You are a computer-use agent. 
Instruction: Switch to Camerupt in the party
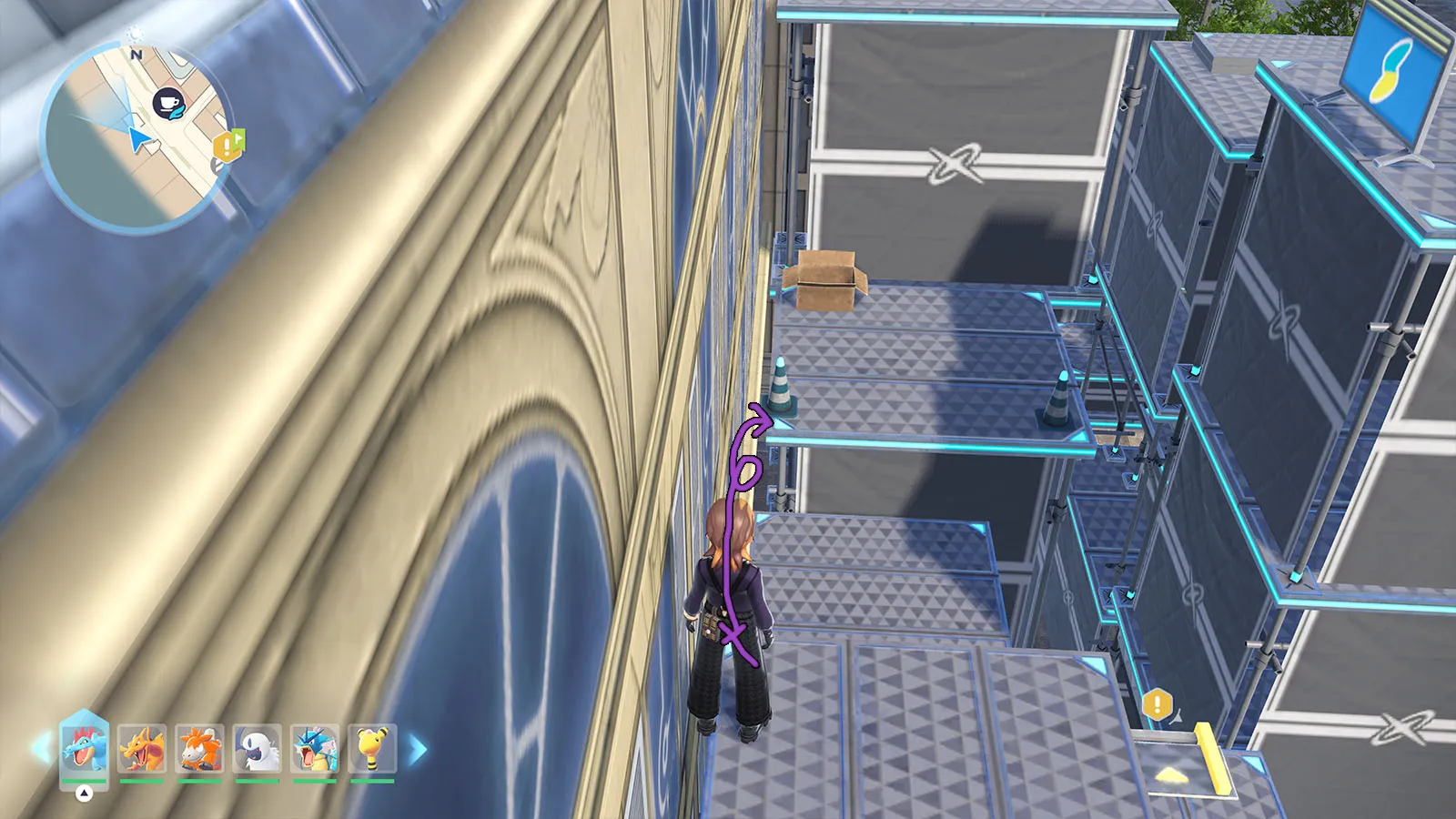tap(199, 748)
